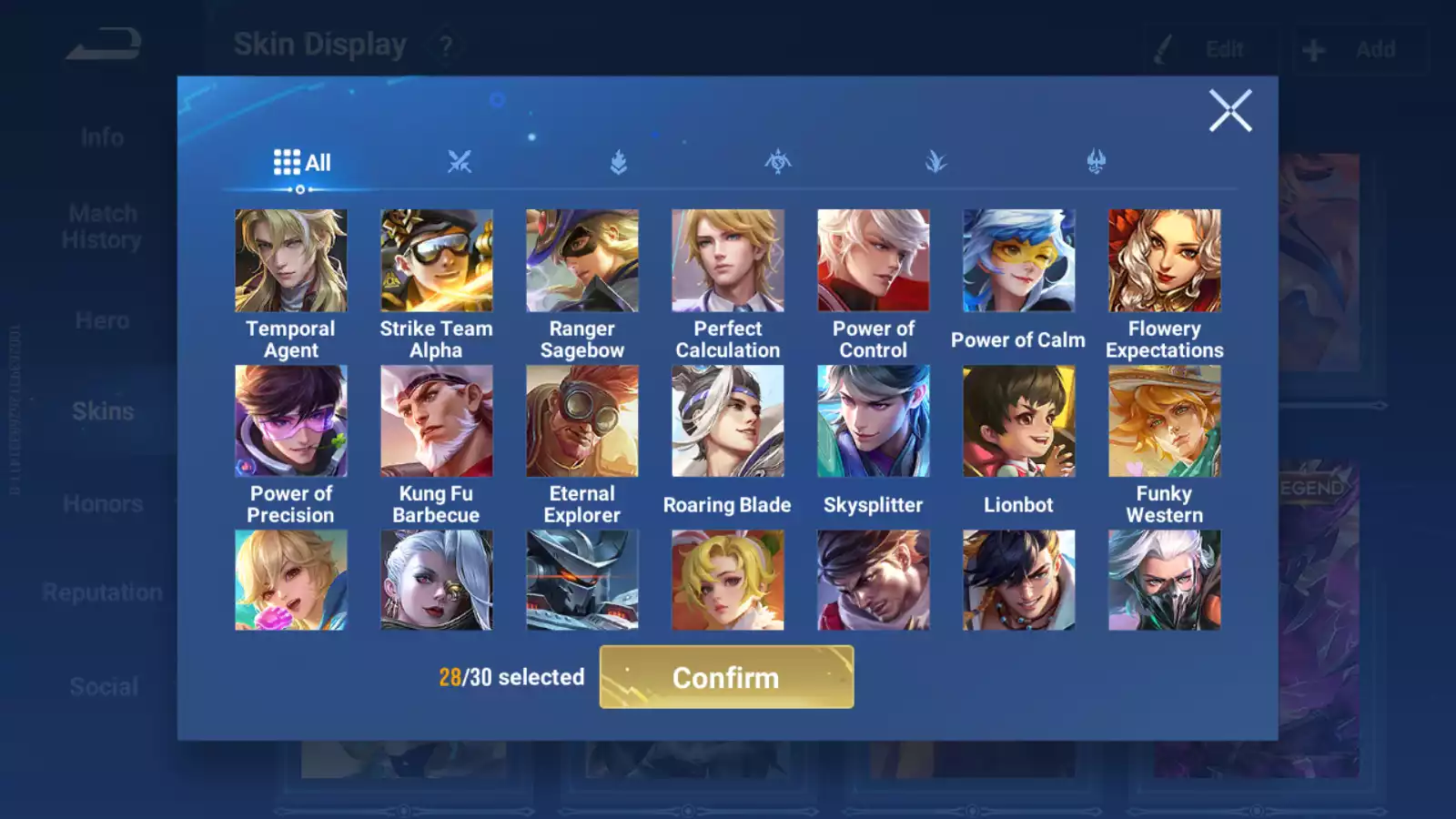This screenshot has height=819, width=1456.
Task: Pick the Roaring Blade skin
Action: pyautogui.click(x=727, y=421)
